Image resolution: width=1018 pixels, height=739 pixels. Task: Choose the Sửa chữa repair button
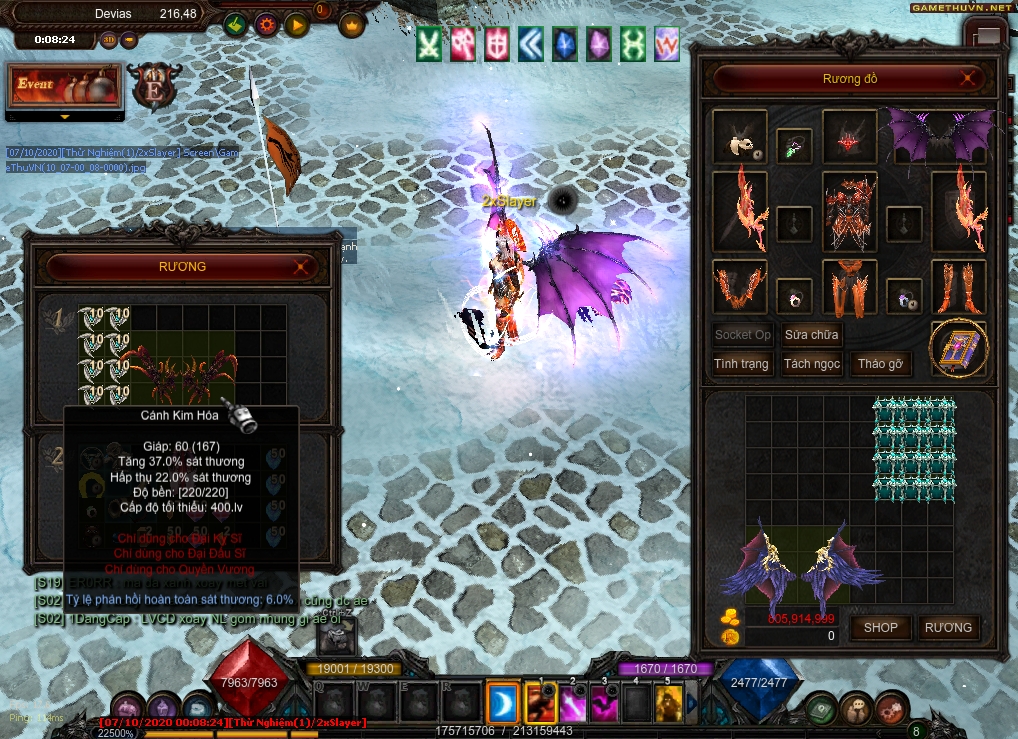811,334
